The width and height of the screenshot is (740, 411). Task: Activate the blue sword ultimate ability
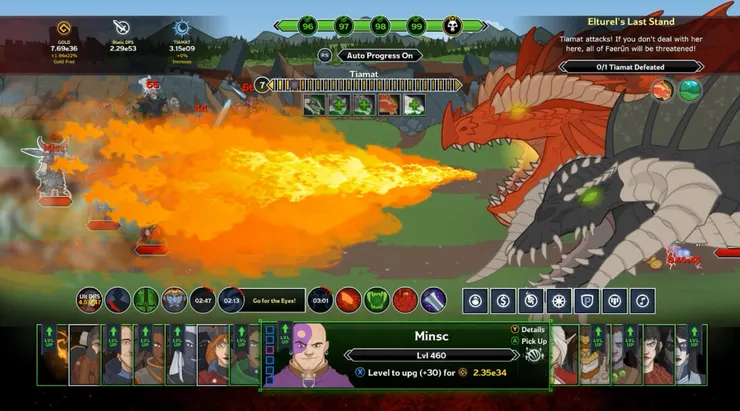coord(433,299)
